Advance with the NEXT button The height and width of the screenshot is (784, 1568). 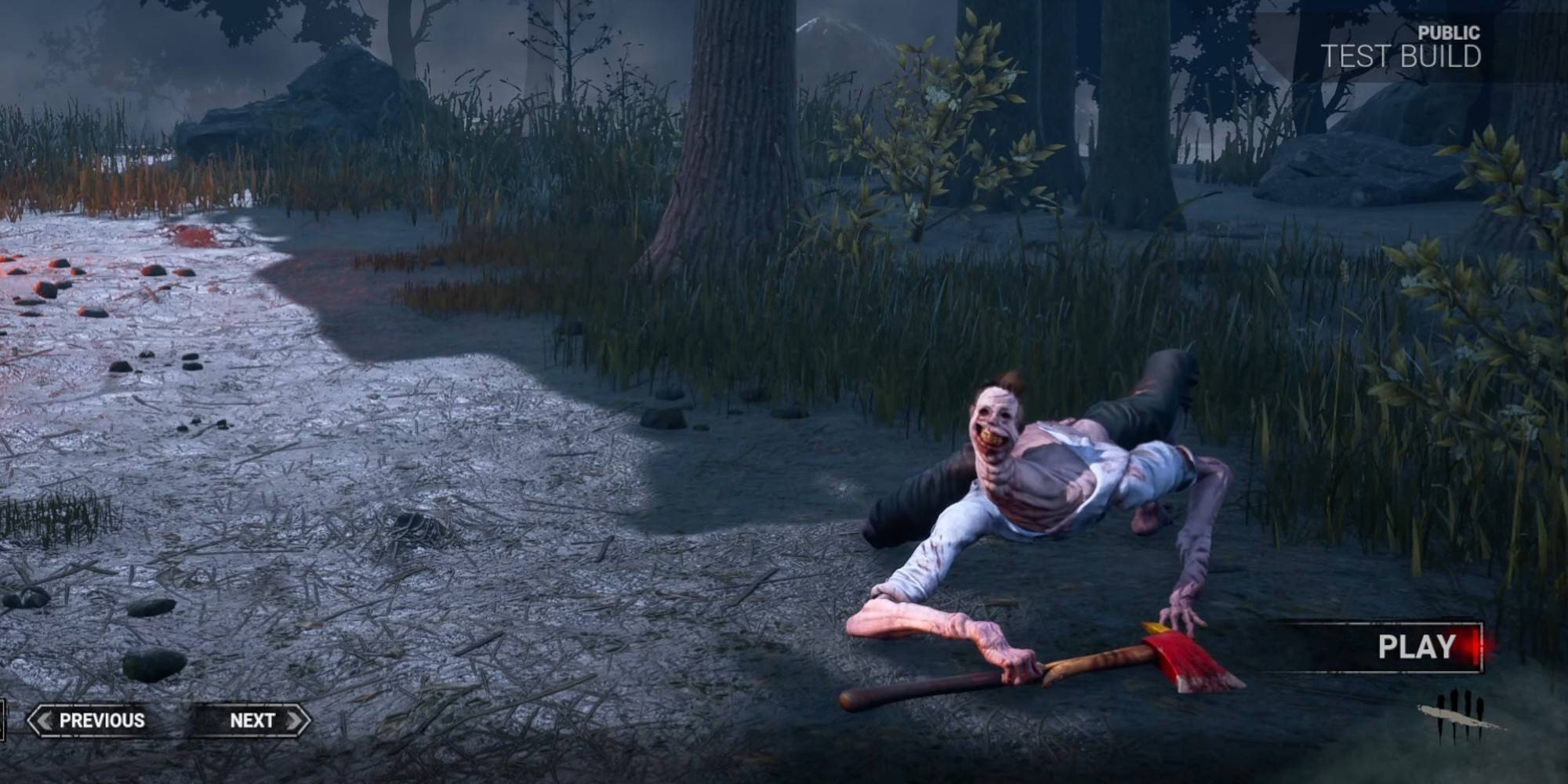[x=252, y=719]
